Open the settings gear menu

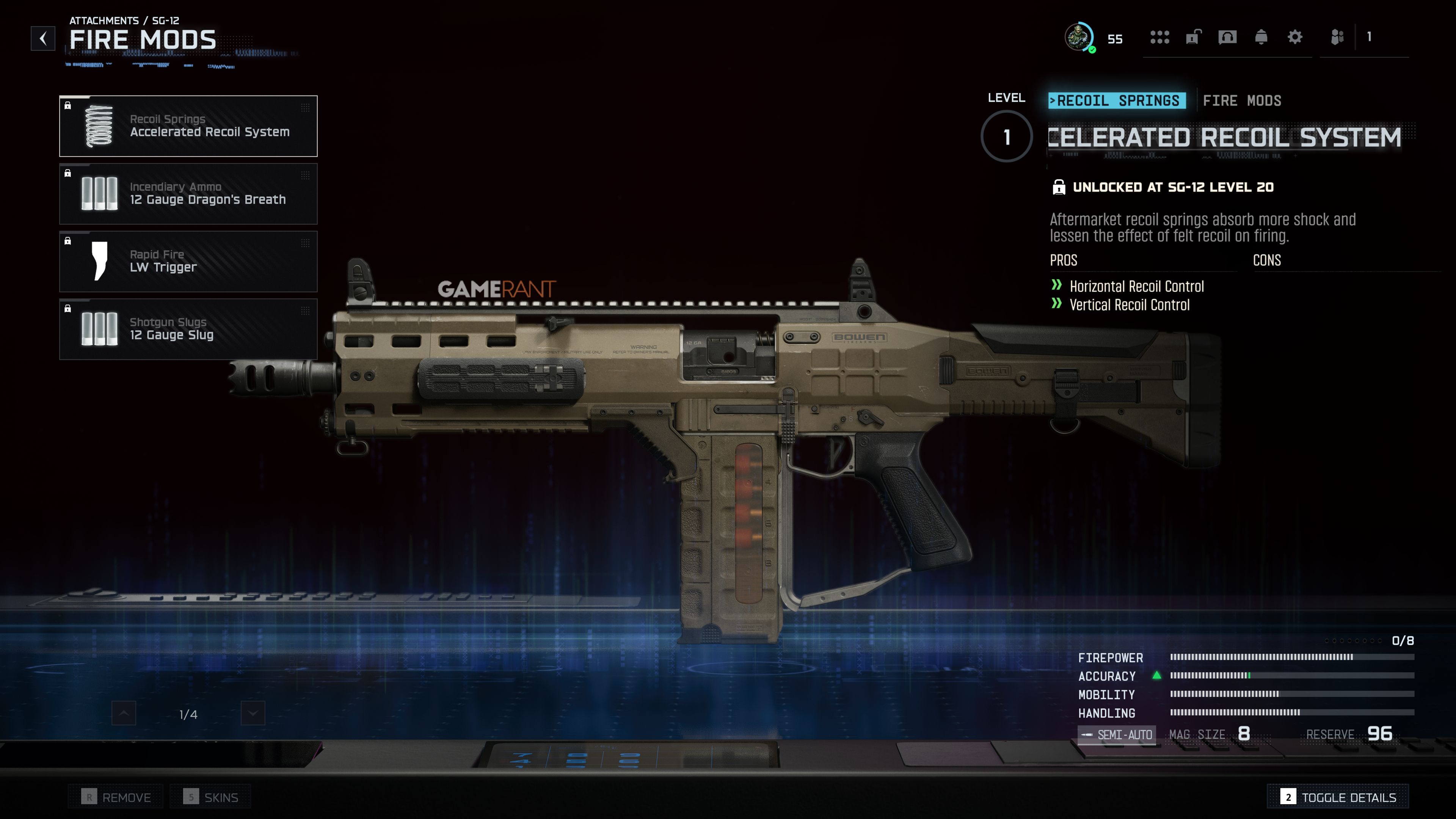[x=1295, y=38]
